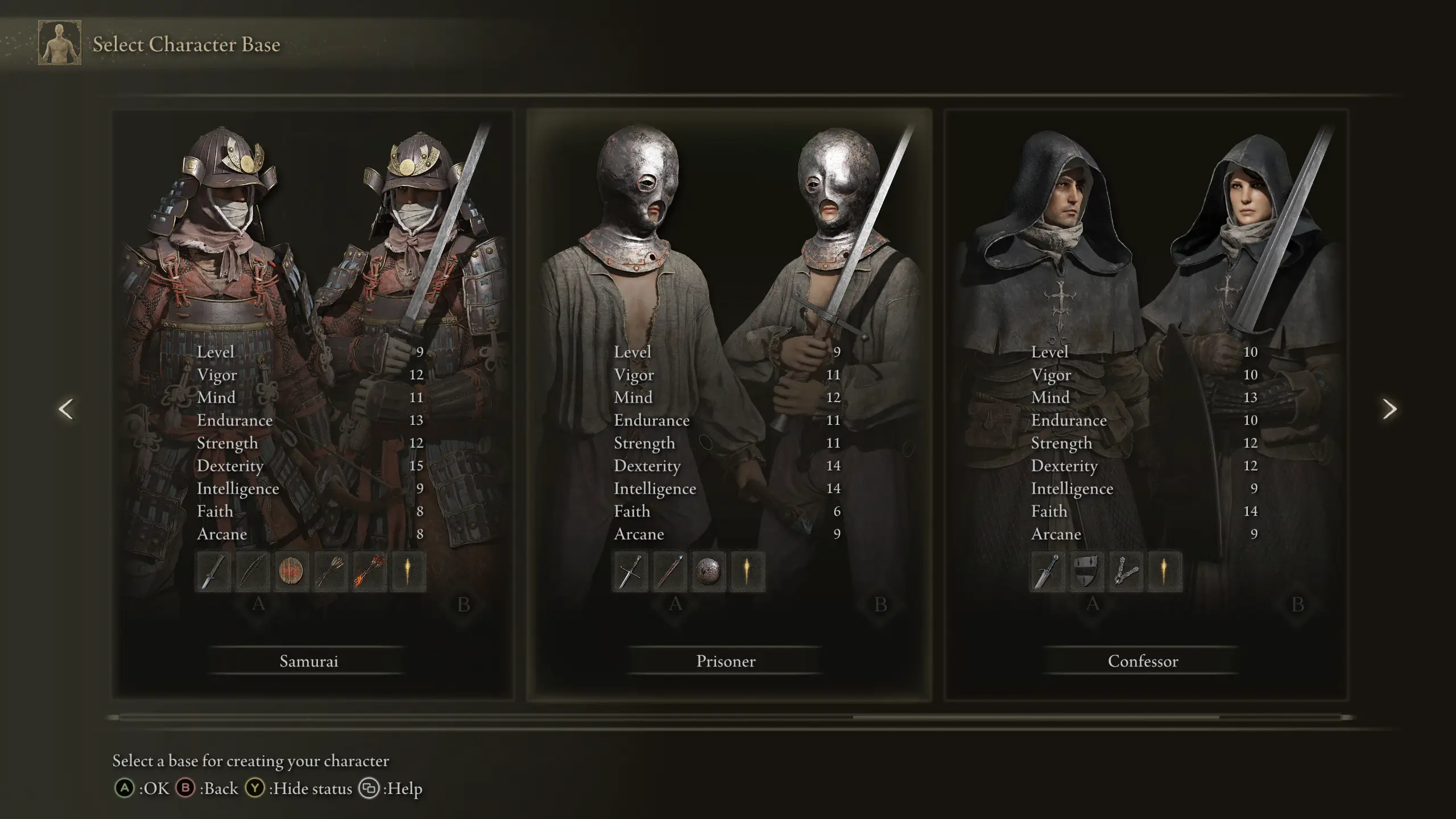Toggle Hide status with the Y option
This screenshot has height=819, width=1456.
click(255, 789)
